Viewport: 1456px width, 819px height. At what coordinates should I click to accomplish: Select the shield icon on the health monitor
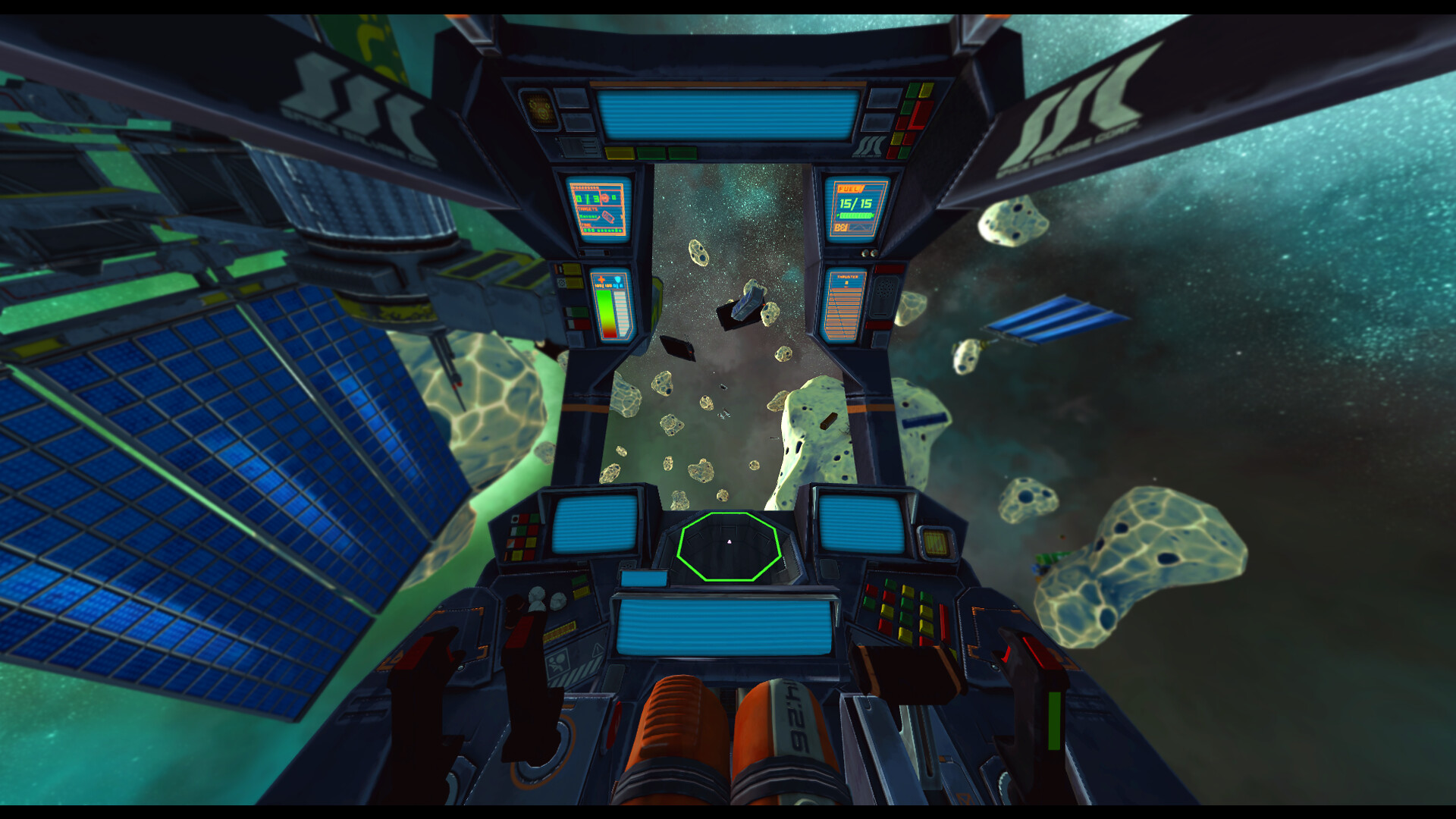[618, 281]
